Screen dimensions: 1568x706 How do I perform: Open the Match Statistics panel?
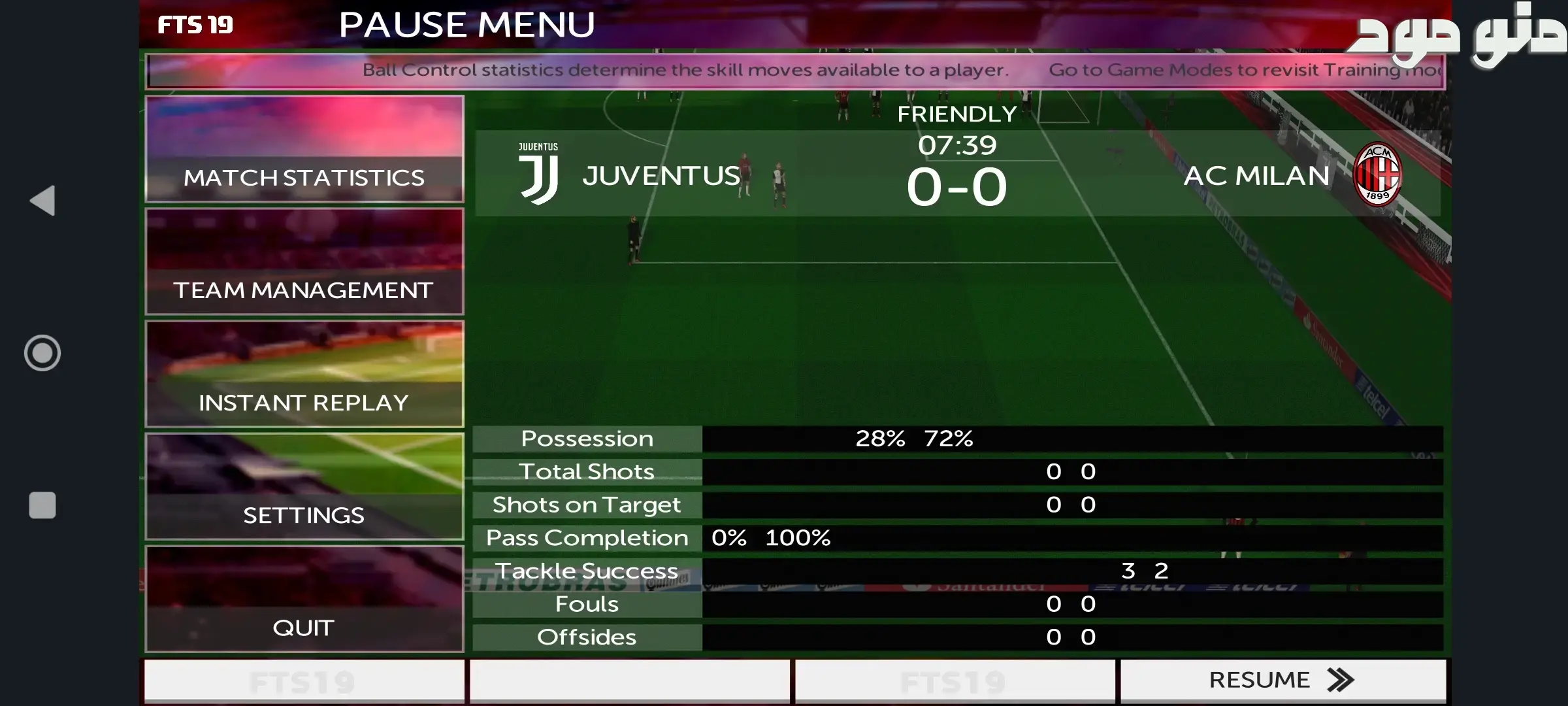(x=304, y=149)
